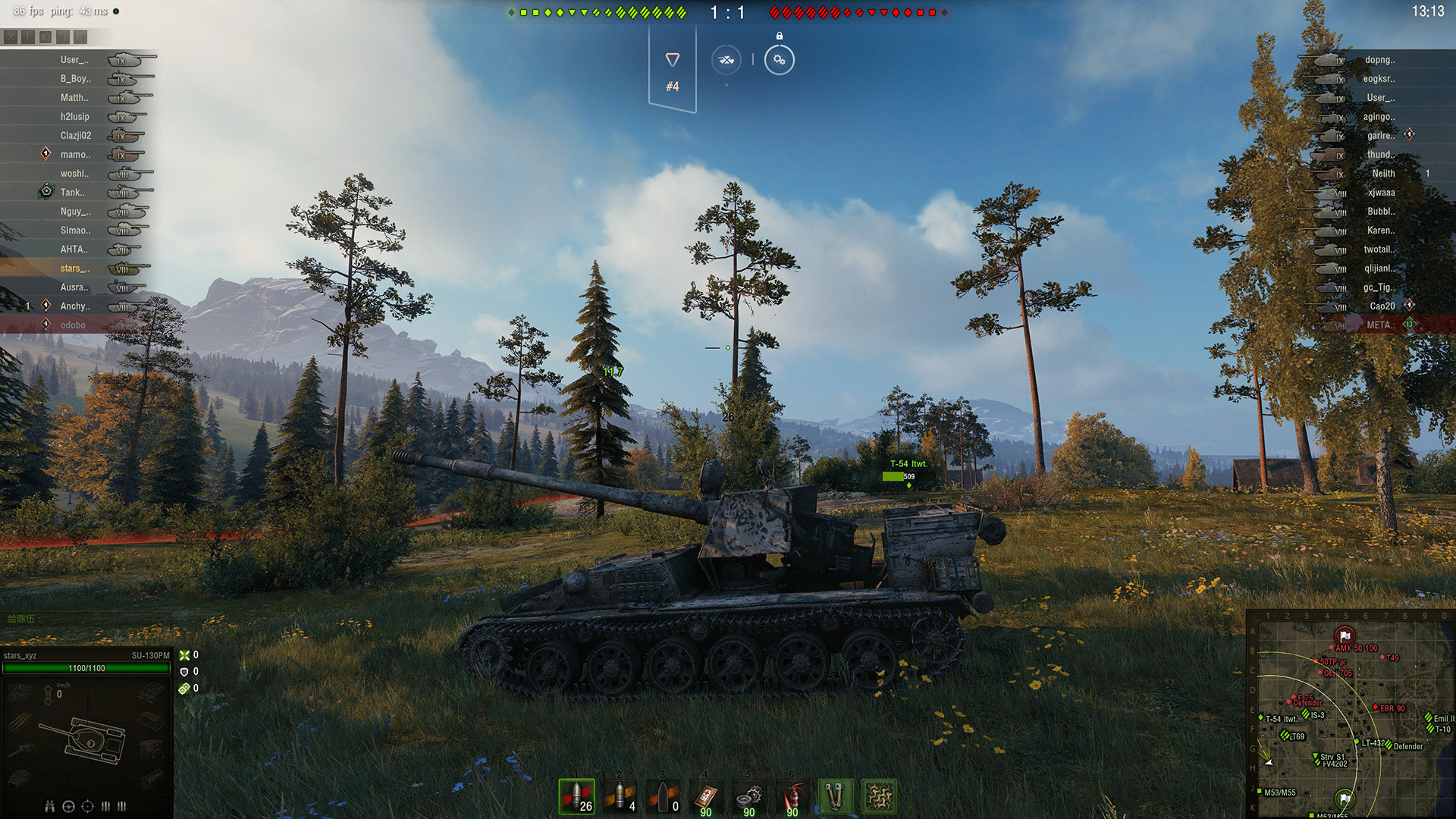This screenshot has height=819, width=1456.
Task: Switch to the second shell type with 4 rounds
Action: (x=620, y=796)
